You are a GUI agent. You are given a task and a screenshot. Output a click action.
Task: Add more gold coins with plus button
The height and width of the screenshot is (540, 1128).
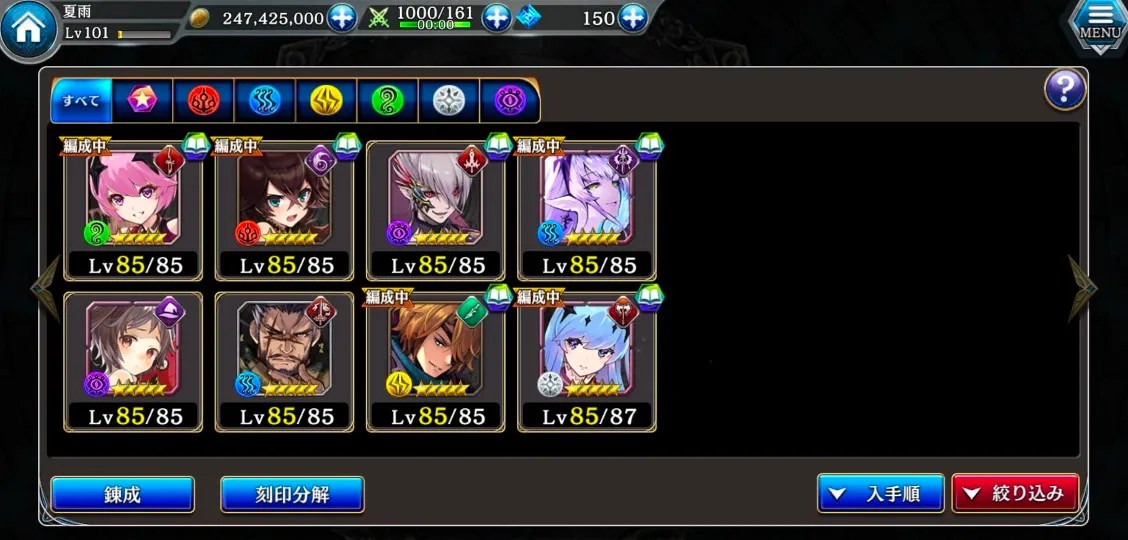coord(342,18)
